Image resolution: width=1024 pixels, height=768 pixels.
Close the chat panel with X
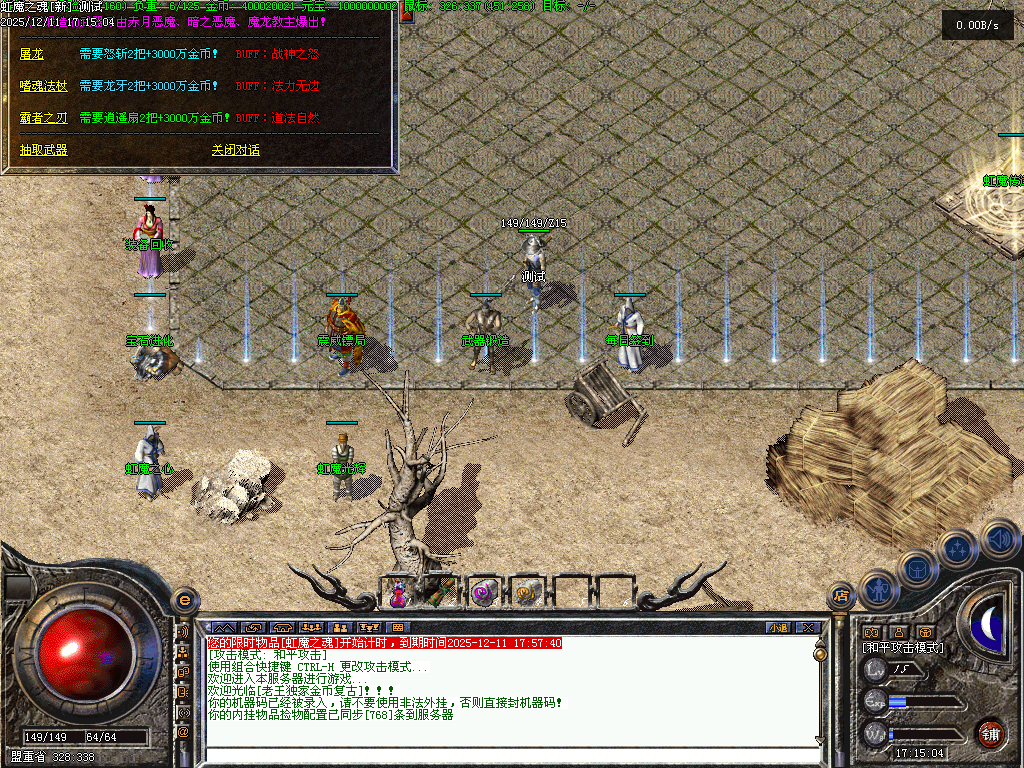click(x=808, y=628)
